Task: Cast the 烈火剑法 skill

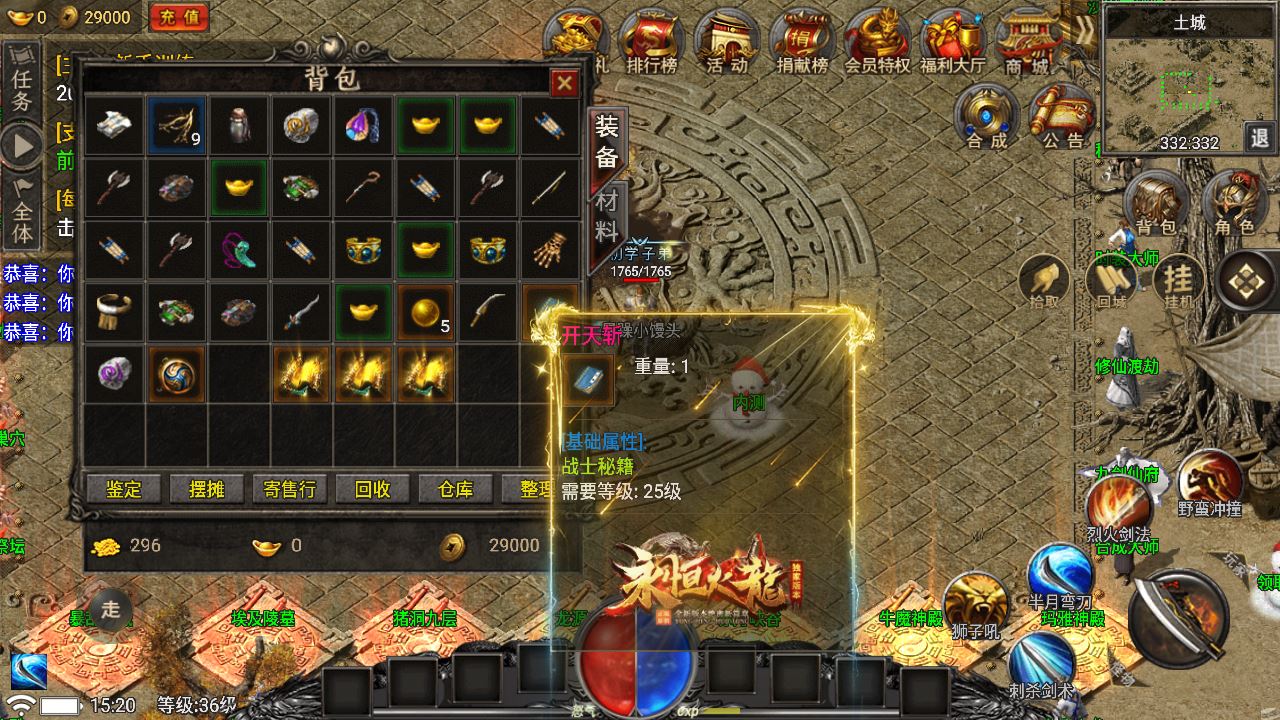Action: coord(1118,504)
